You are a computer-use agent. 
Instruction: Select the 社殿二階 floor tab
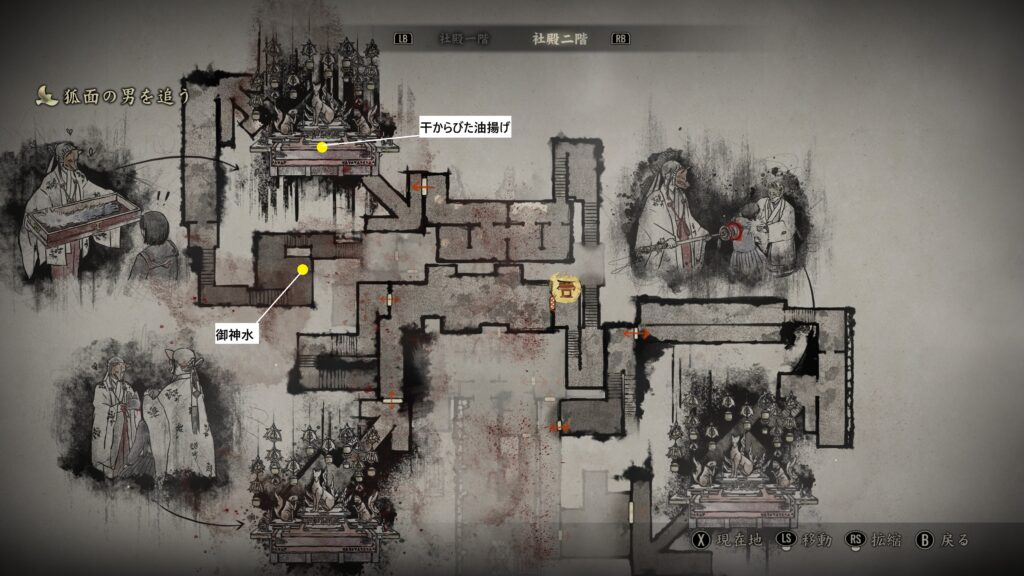pos(560,39)
